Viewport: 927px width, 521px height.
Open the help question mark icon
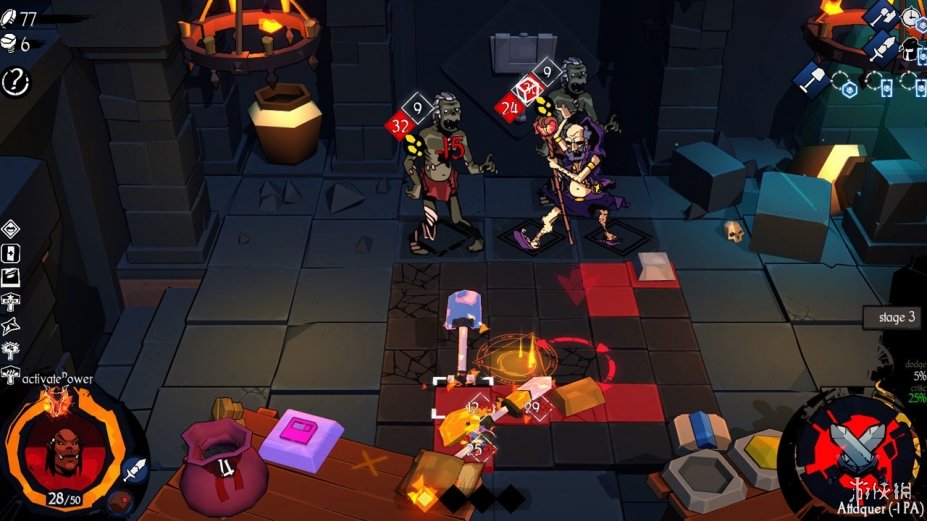point(17,82)
